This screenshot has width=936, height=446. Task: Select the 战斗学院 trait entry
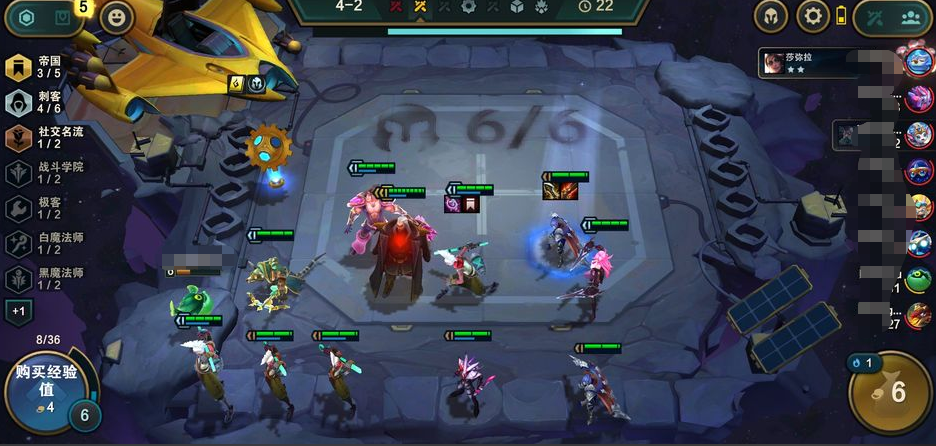click(x=35, y=172)
